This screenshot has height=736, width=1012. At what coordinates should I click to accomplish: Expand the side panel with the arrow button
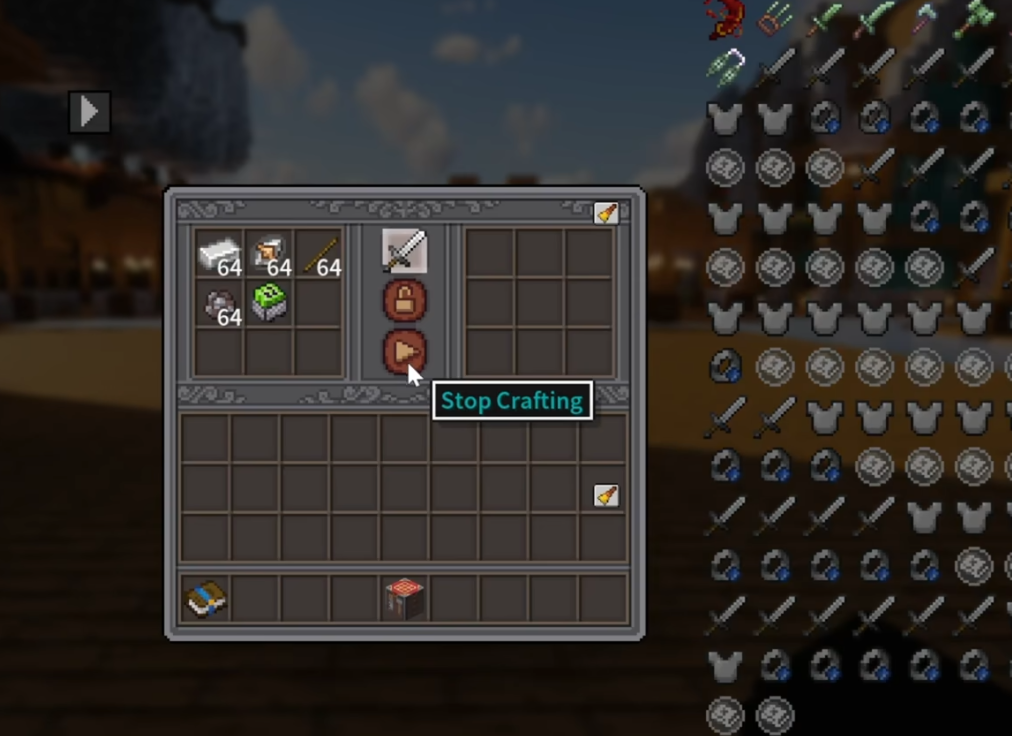(x=89, y=111)
